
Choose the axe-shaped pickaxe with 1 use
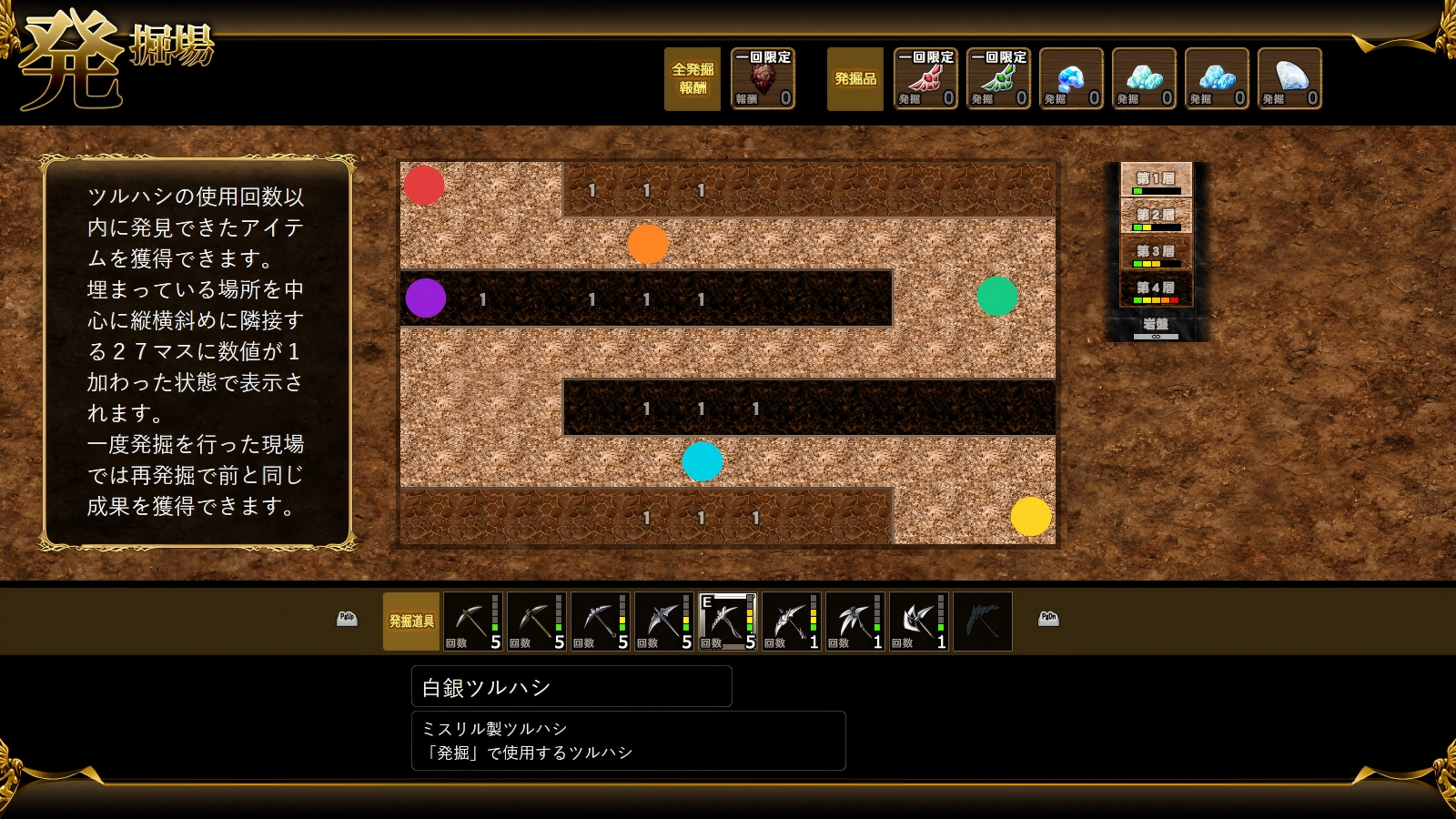pos(918,622)
